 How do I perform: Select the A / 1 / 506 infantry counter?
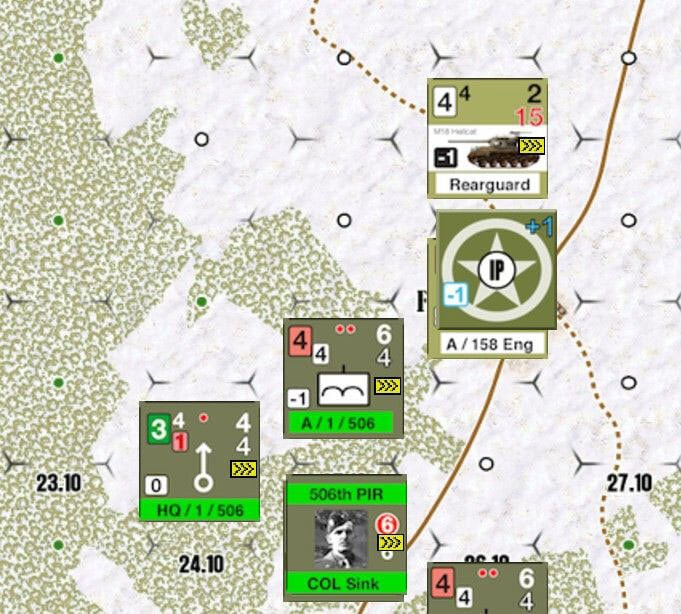click(x=343, y=378)
